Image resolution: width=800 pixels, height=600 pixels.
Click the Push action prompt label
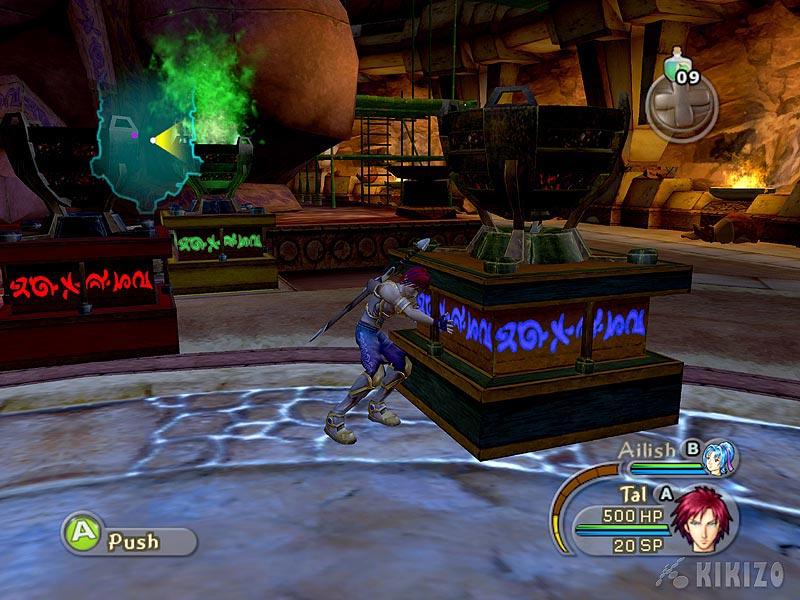tap(133, 542)
